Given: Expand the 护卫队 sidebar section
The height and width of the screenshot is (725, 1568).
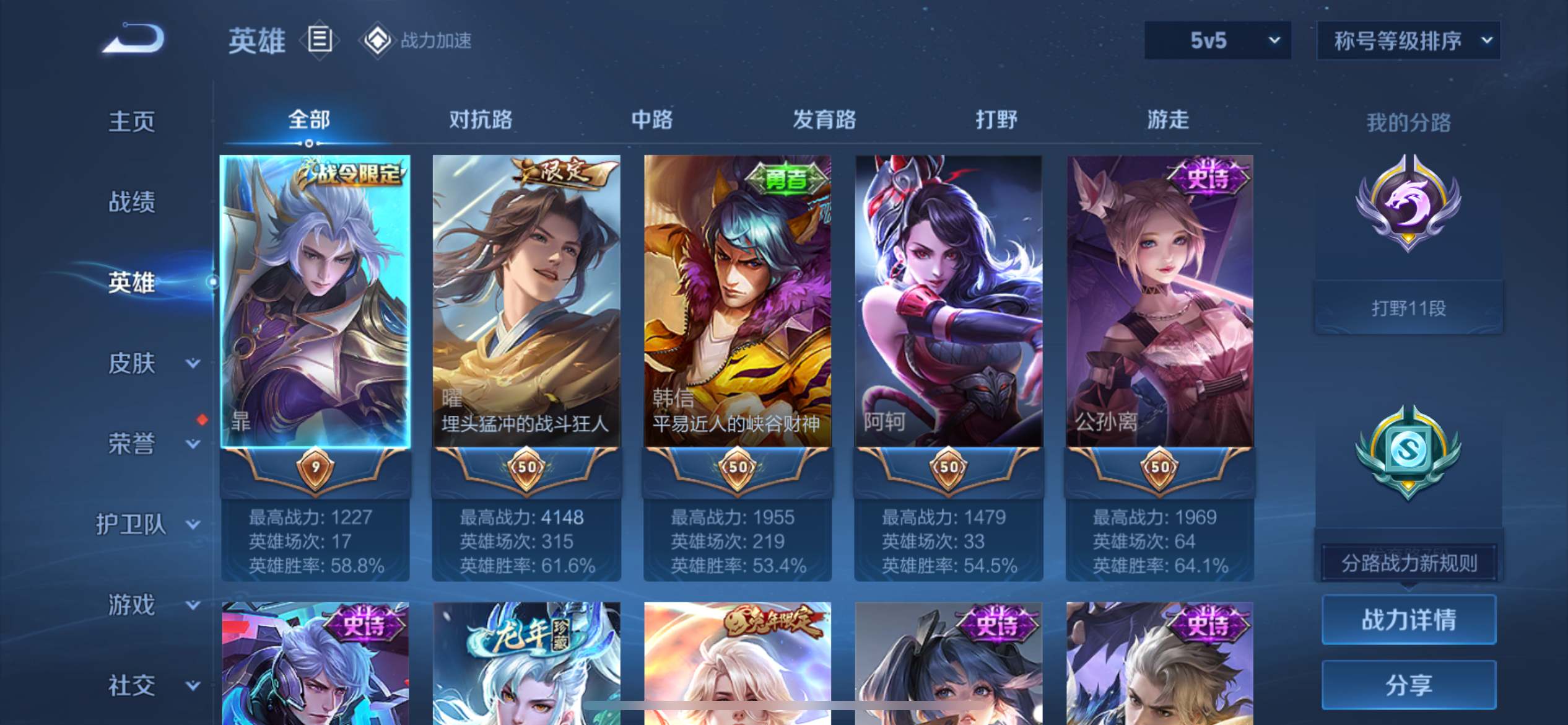Looking at the screenshot, I should 147,524.
